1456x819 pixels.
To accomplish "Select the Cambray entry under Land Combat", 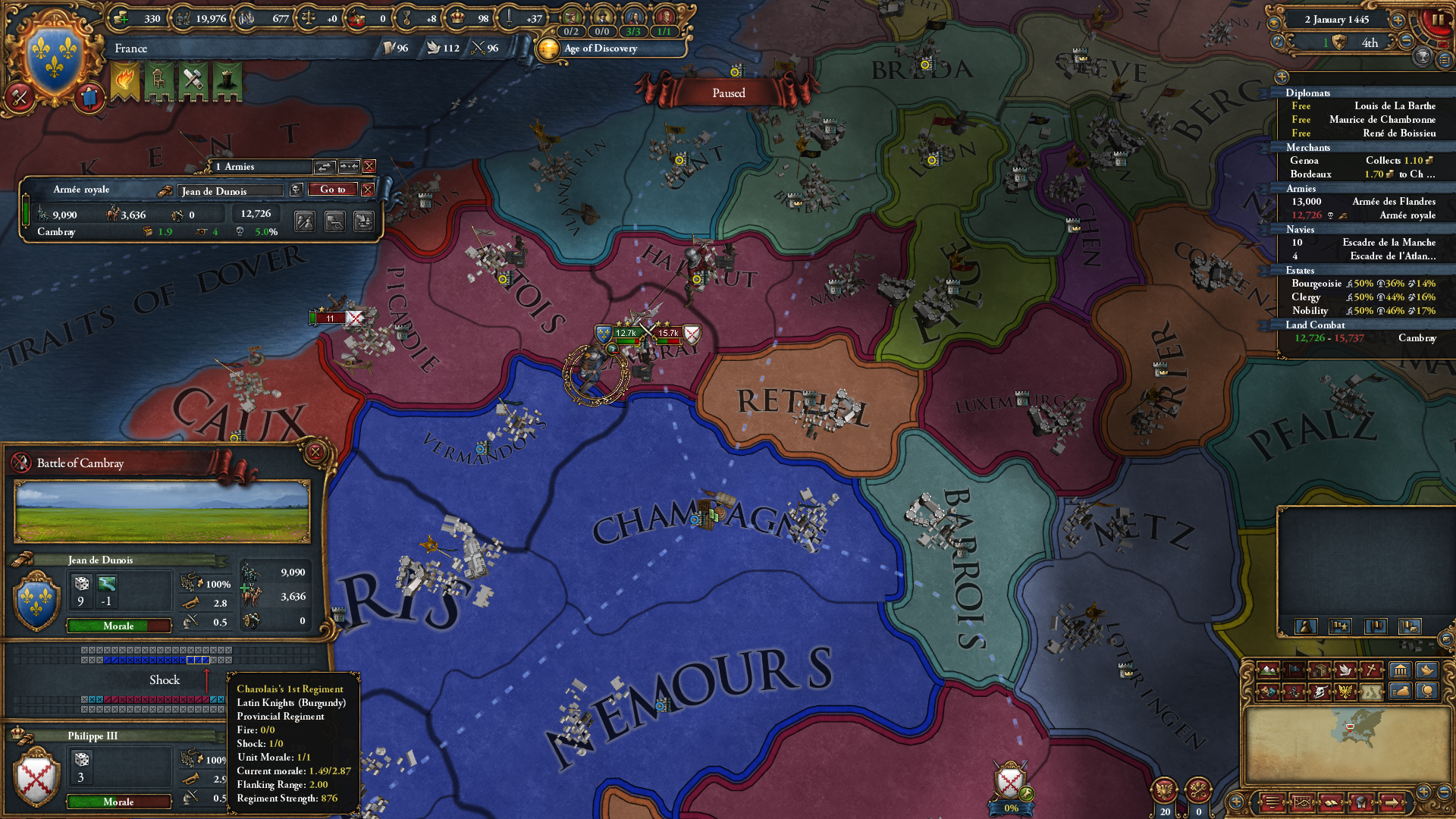I will click(x=1417, y=338).
